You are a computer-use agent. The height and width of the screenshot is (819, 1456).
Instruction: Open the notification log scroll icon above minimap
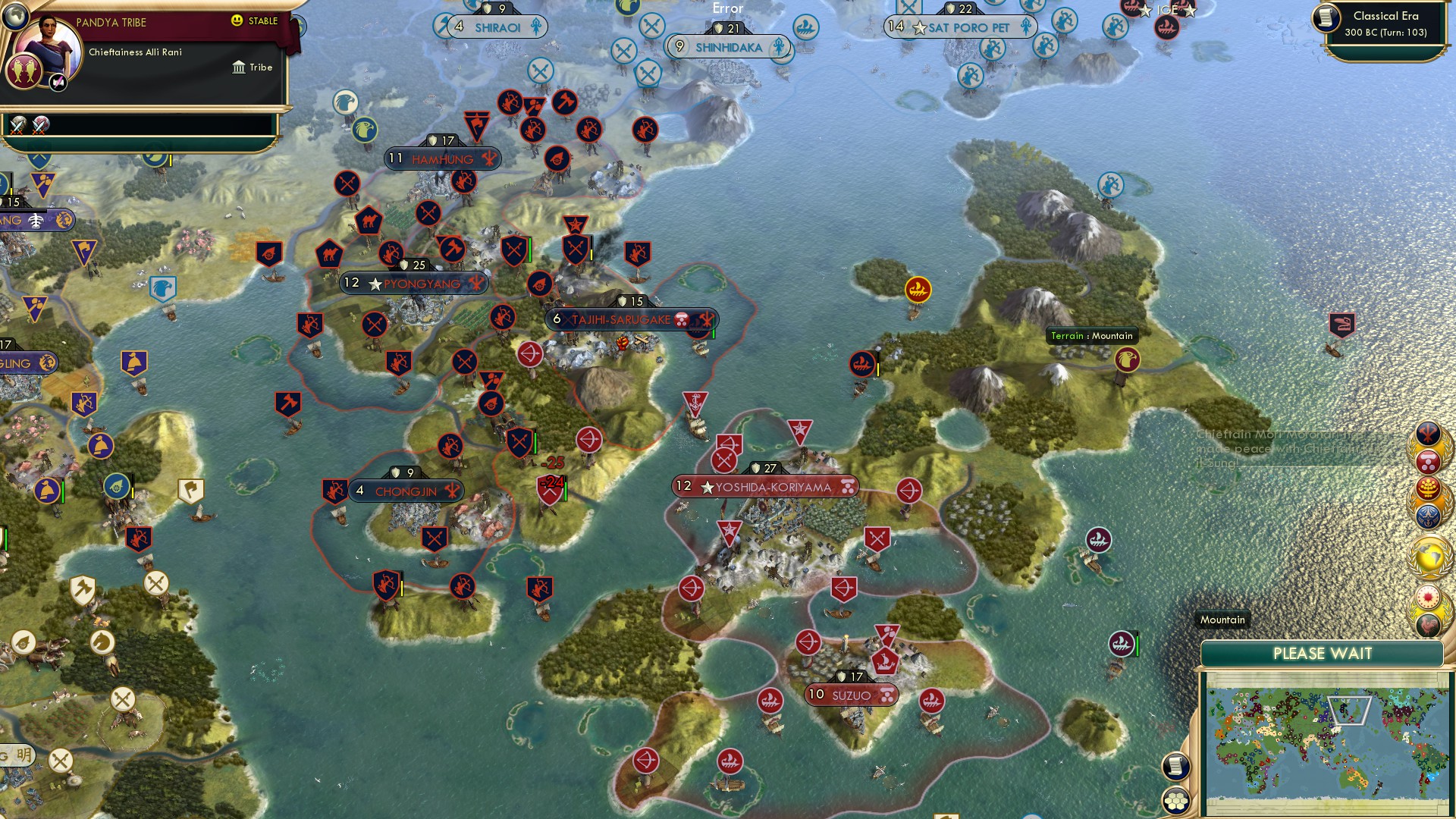(x=1176, y=764)
